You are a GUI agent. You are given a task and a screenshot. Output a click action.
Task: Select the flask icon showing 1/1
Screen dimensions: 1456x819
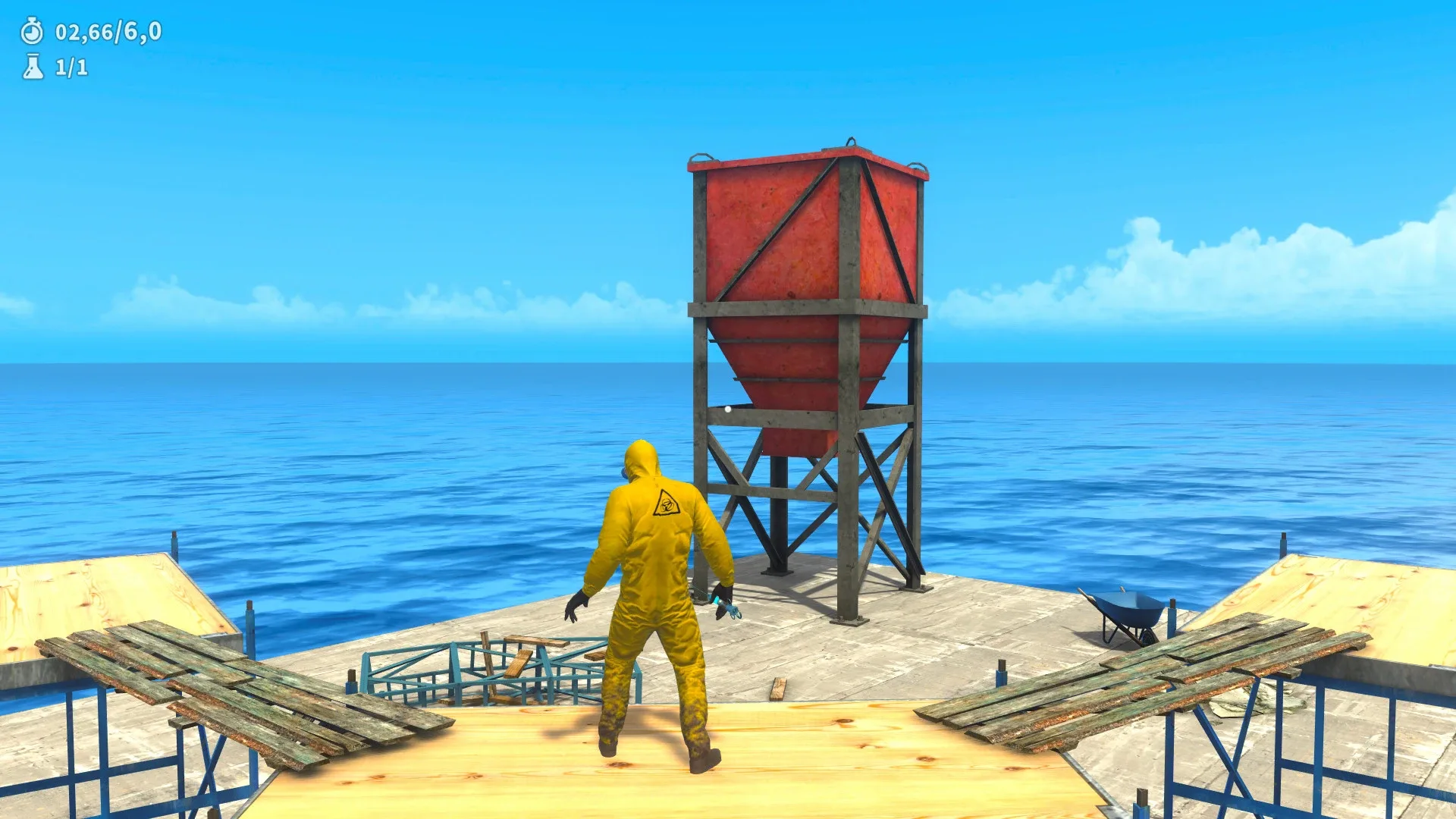[x=32, y=68]
